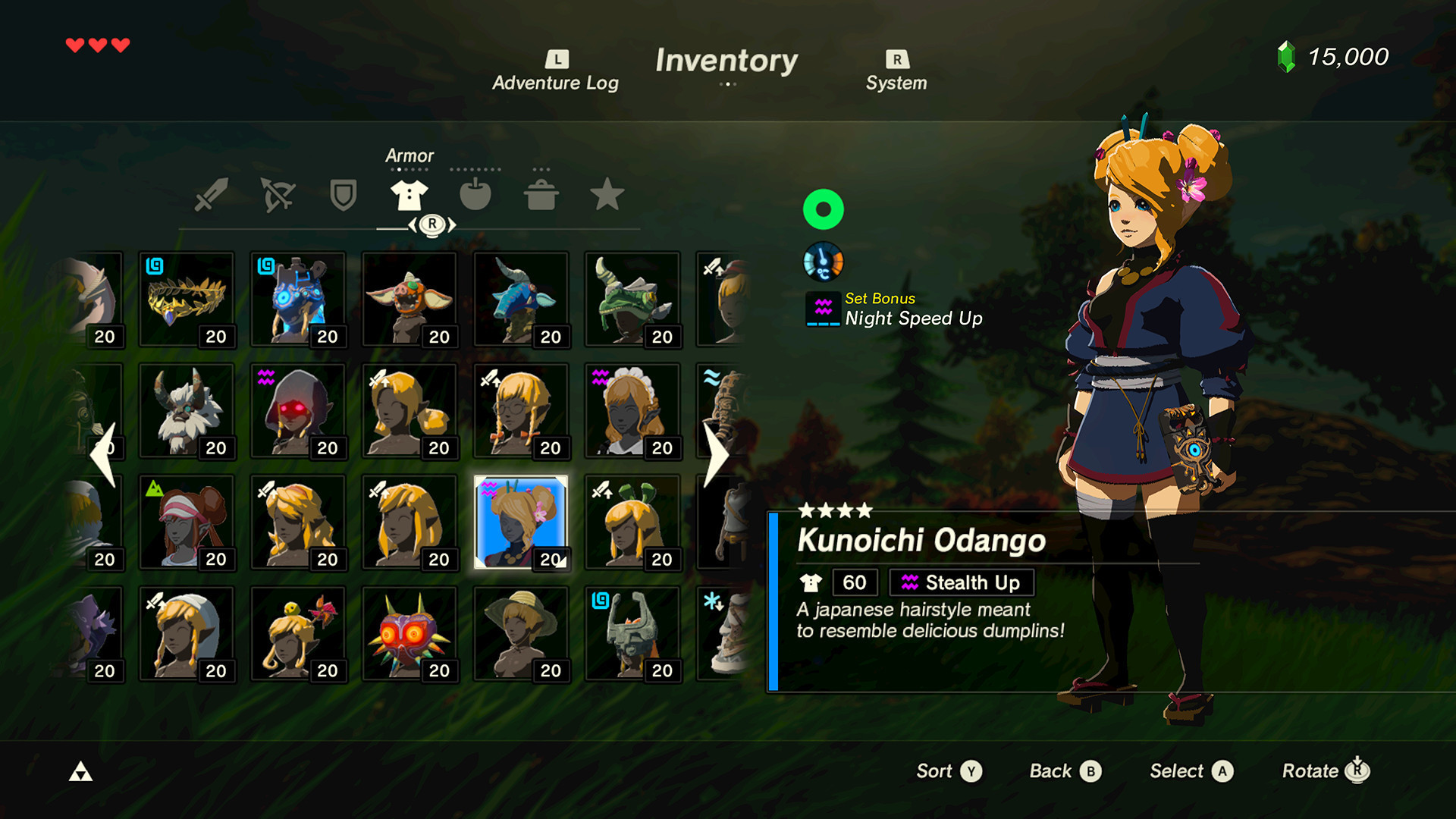Click the Stealth Up effect badge
This screenshot has width=1456, height=819.
[962, 582]
